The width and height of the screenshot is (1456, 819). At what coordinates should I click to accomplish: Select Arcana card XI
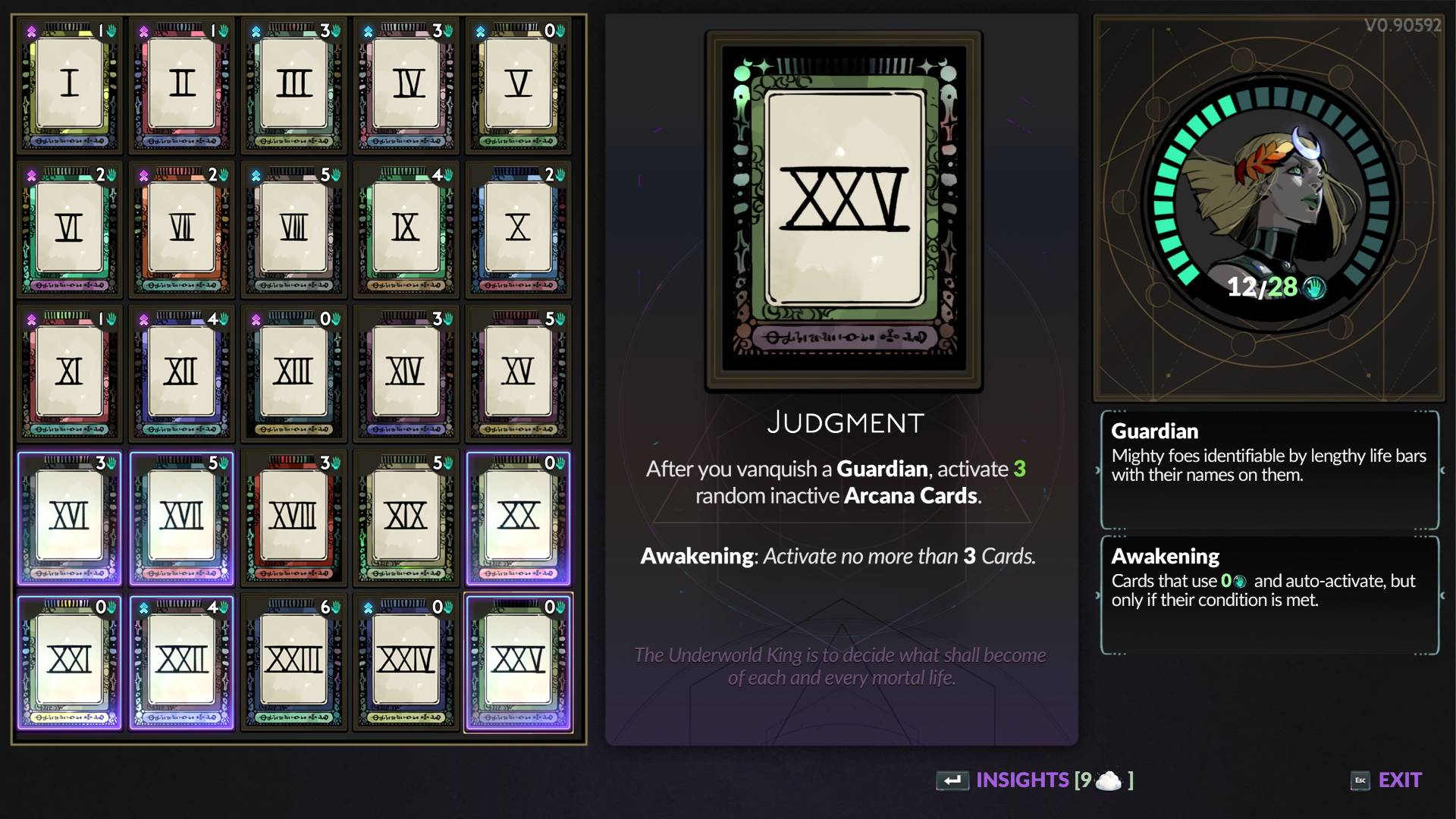coord(70,373)
